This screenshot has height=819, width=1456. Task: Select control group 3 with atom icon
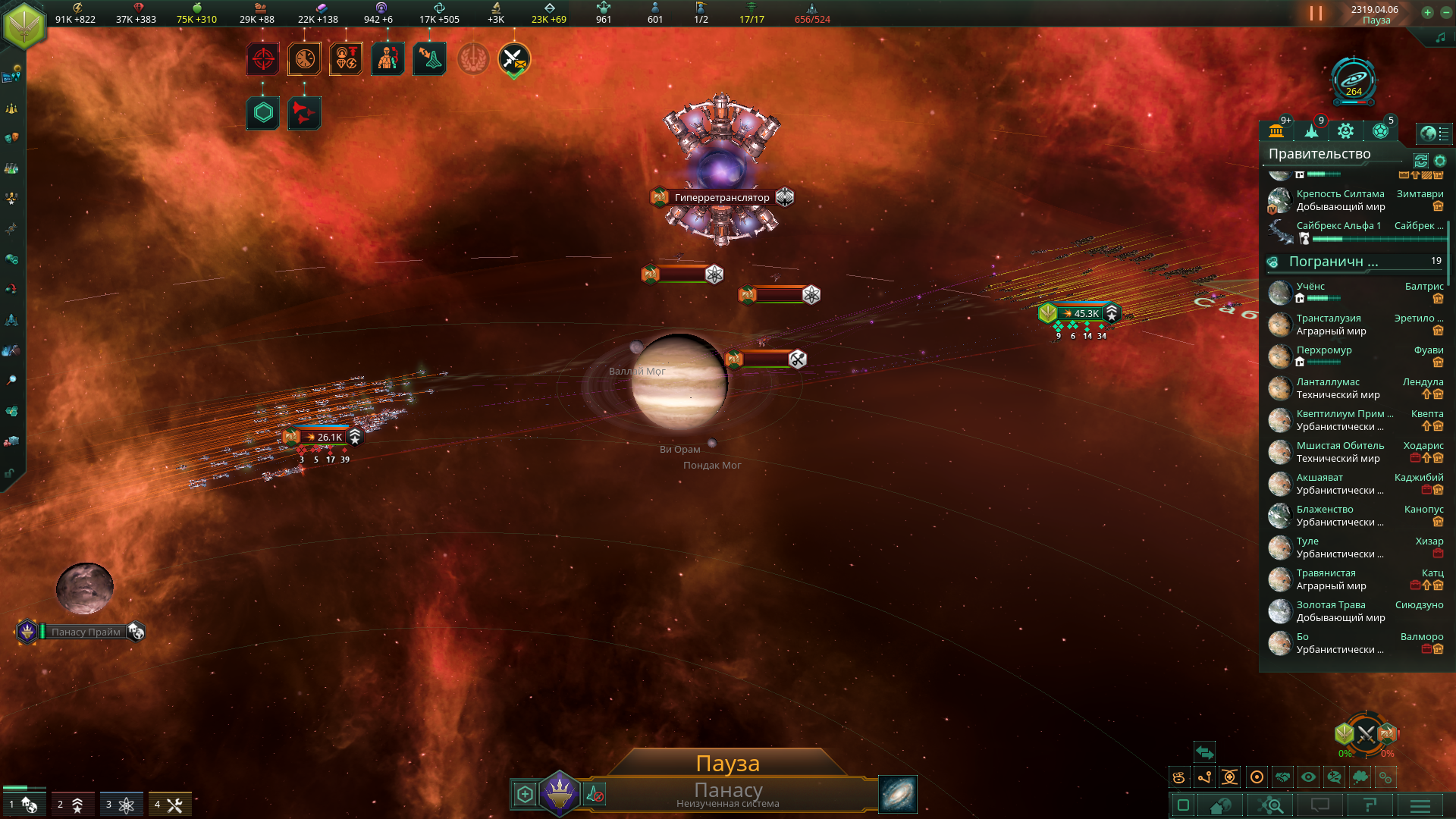[121, 804]
